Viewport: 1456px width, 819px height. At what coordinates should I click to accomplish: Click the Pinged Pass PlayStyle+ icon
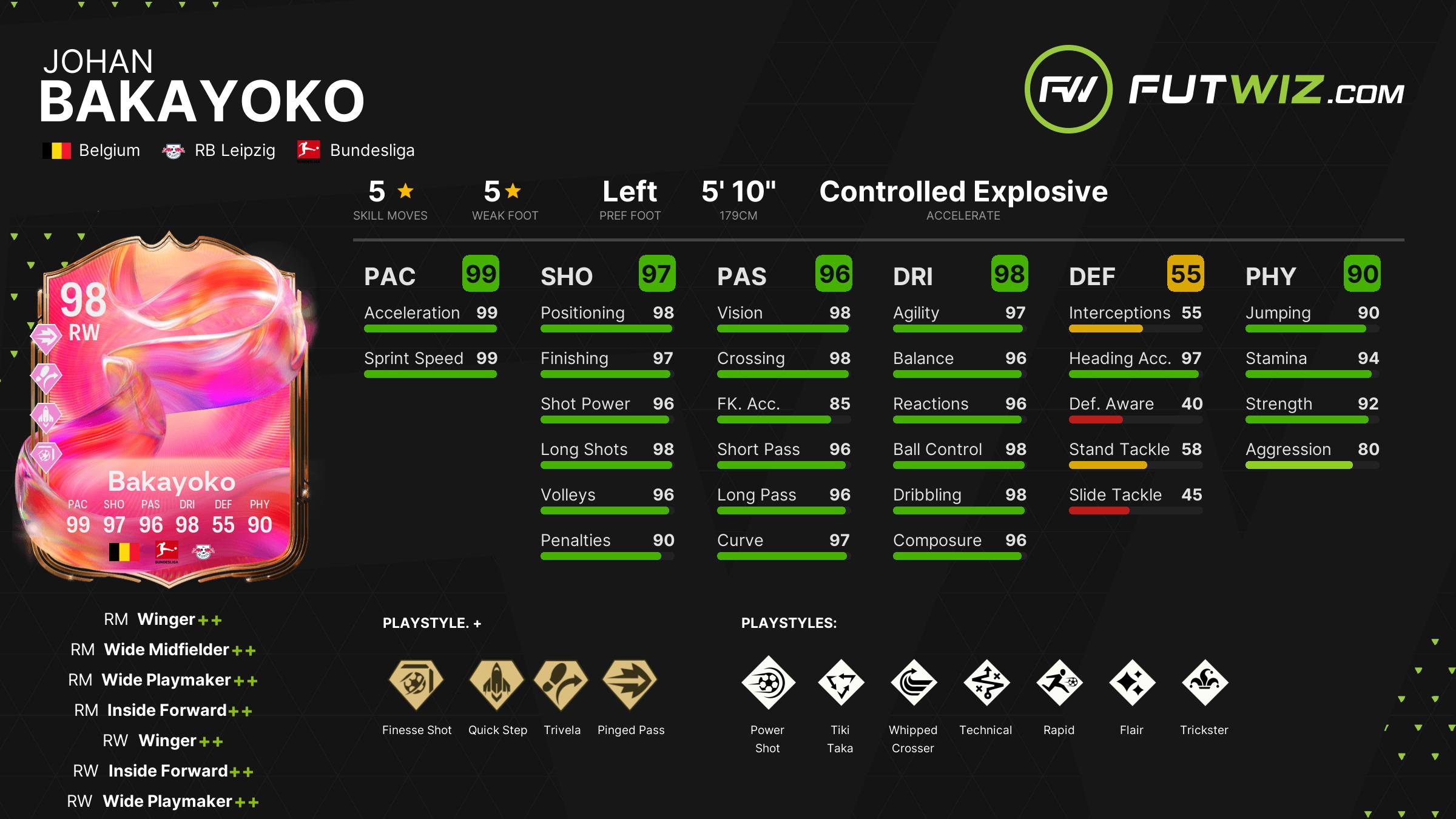tap(630, 682)
